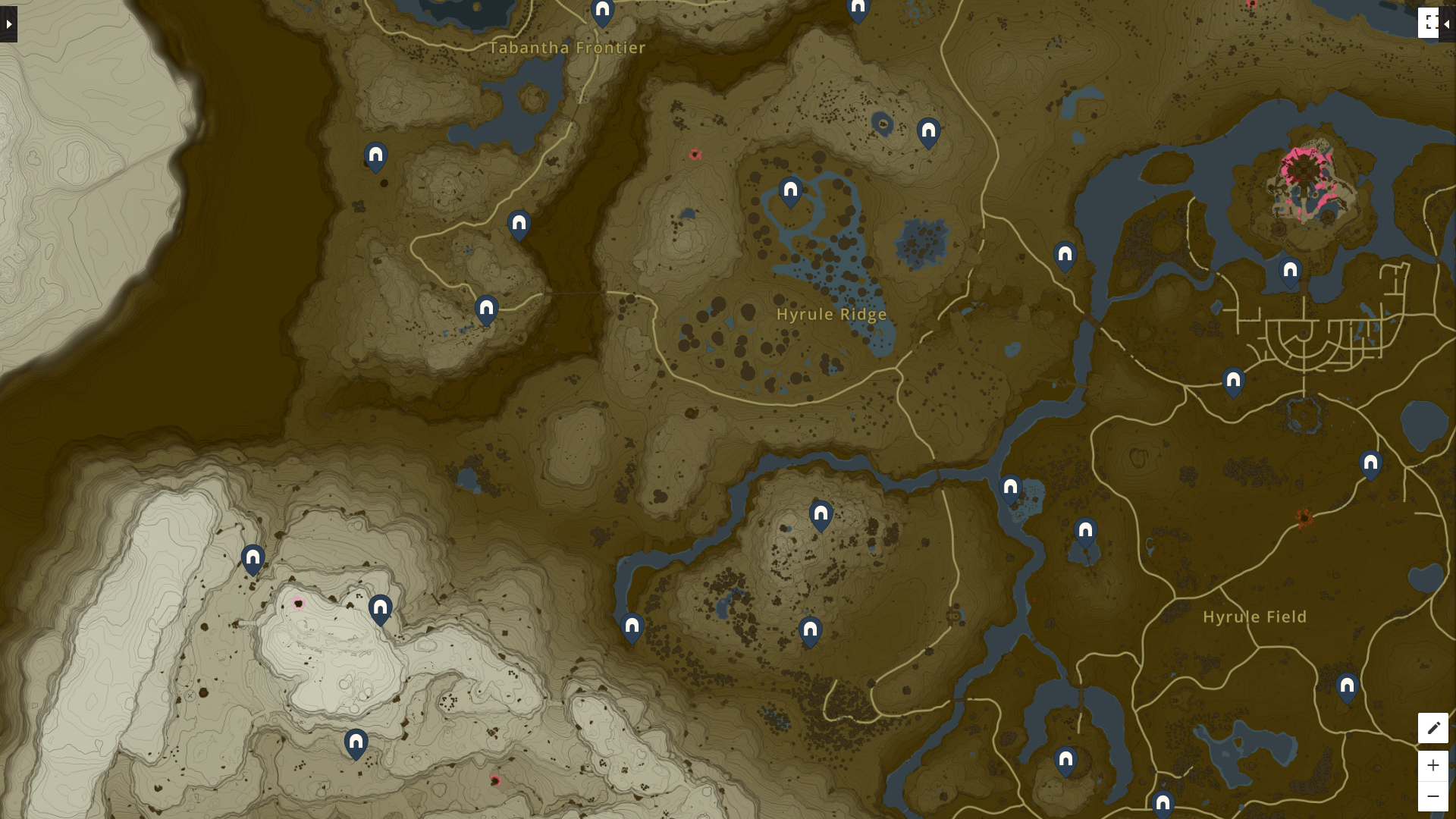Zoom in using the plus button
1456x819 pixels.
point(1432,766)
